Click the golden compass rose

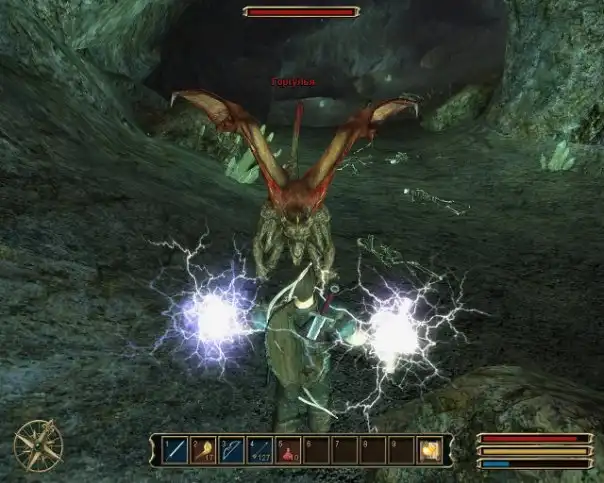pos(39,444)
